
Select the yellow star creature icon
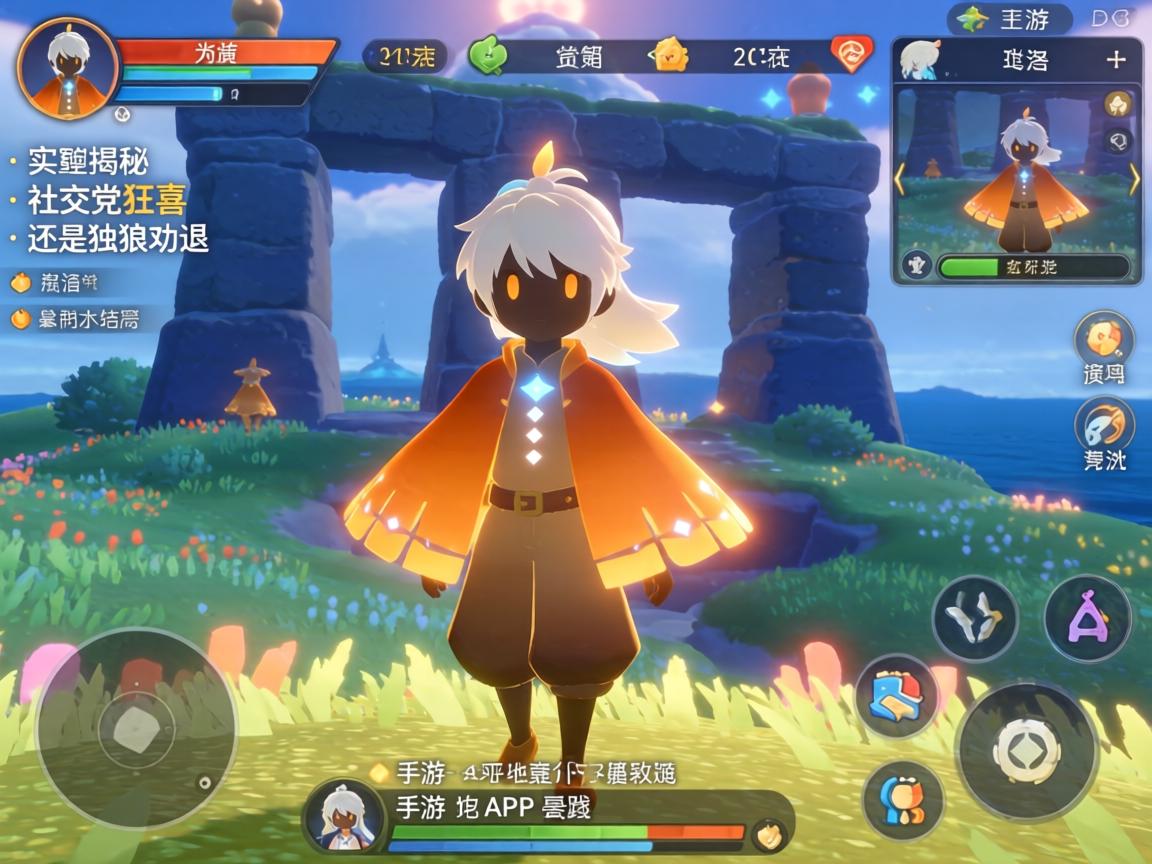tap(668, 55)
